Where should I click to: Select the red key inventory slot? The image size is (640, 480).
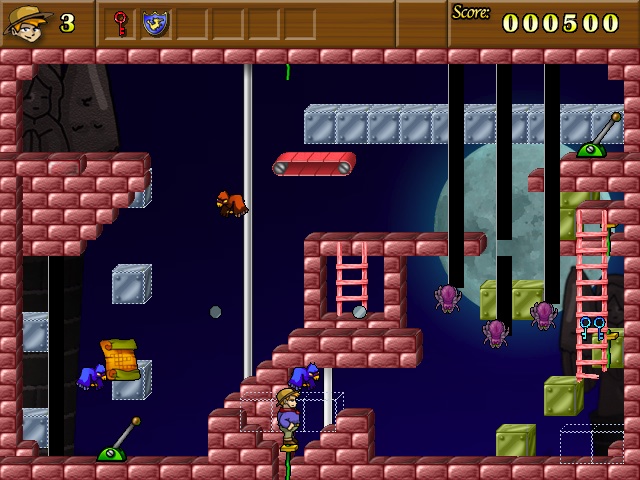(x=121, y=22)
